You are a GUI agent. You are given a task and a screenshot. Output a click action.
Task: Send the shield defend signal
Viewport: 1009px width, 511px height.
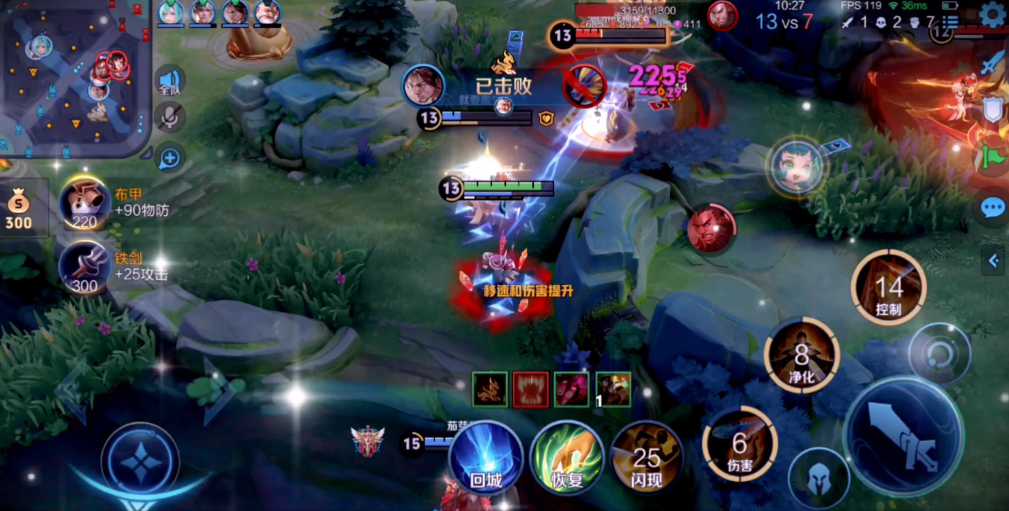[992, 110]
